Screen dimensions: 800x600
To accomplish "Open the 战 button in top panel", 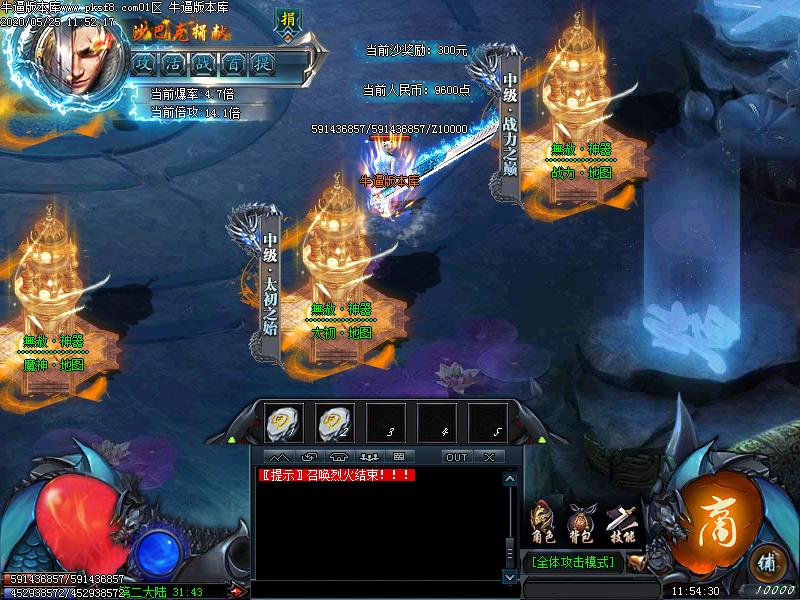I will (x=204, y=63).
